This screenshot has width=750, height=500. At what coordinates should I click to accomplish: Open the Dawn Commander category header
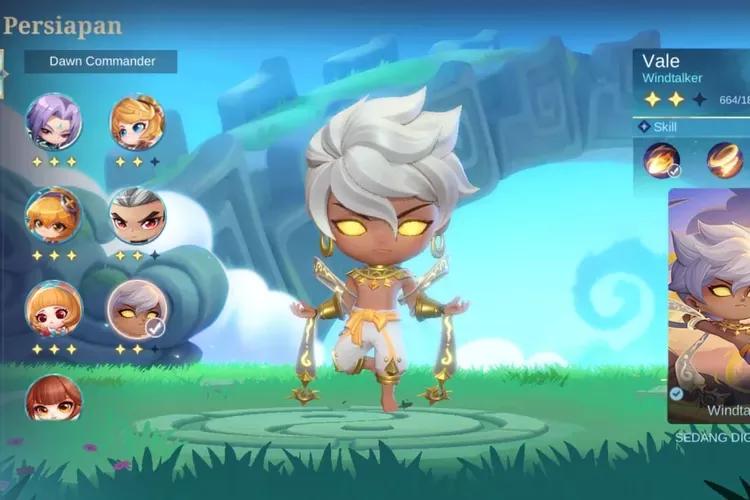click(x=103, y=61)
